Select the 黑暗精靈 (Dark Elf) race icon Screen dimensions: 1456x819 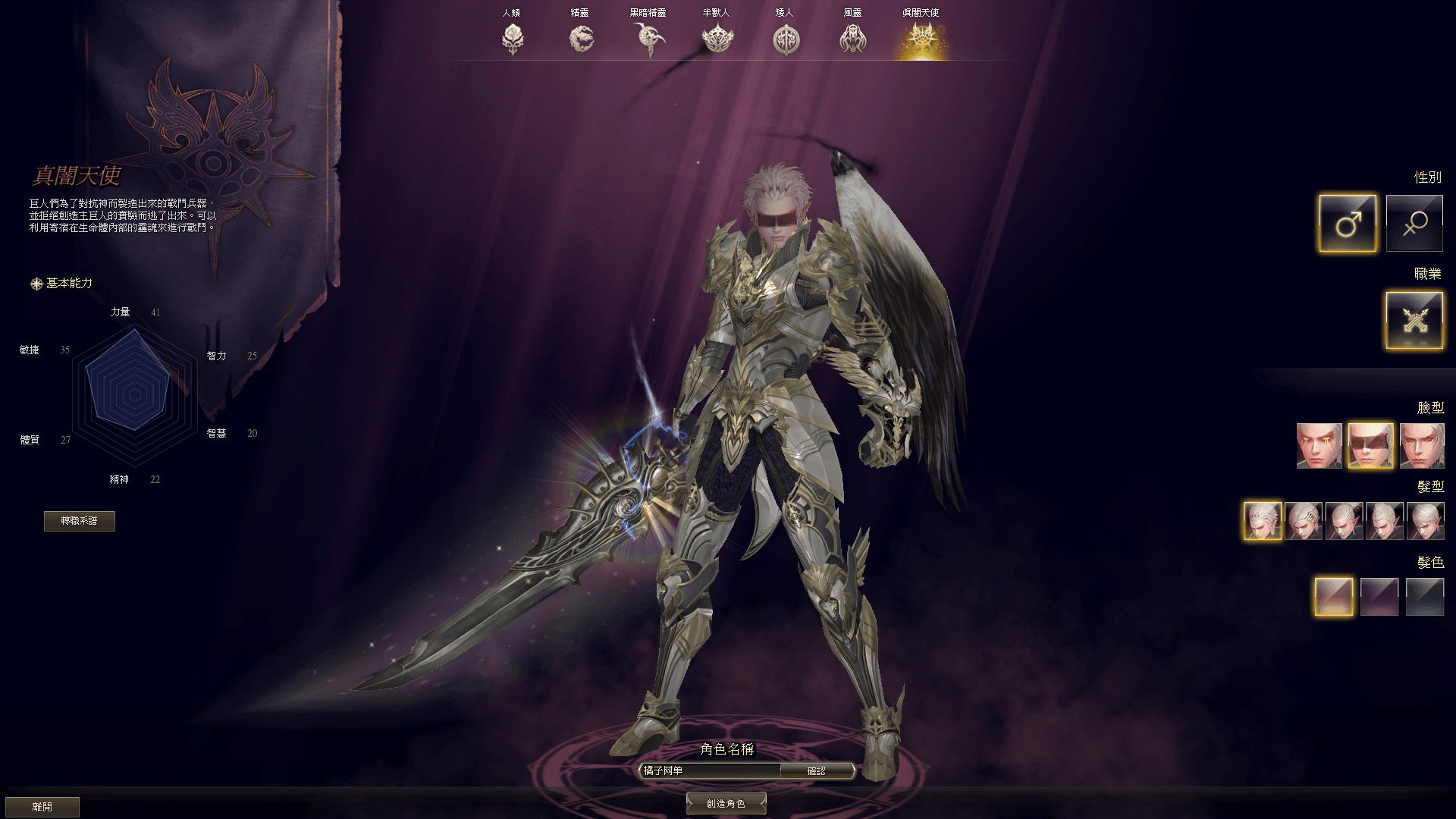pos(648,38)
